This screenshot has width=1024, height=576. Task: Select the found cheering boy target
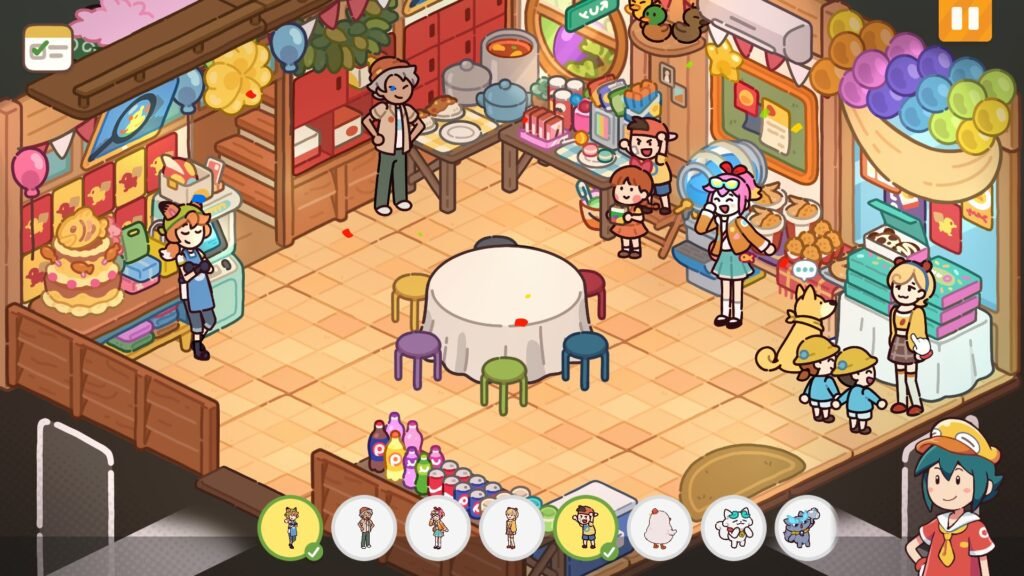point(585,527)
